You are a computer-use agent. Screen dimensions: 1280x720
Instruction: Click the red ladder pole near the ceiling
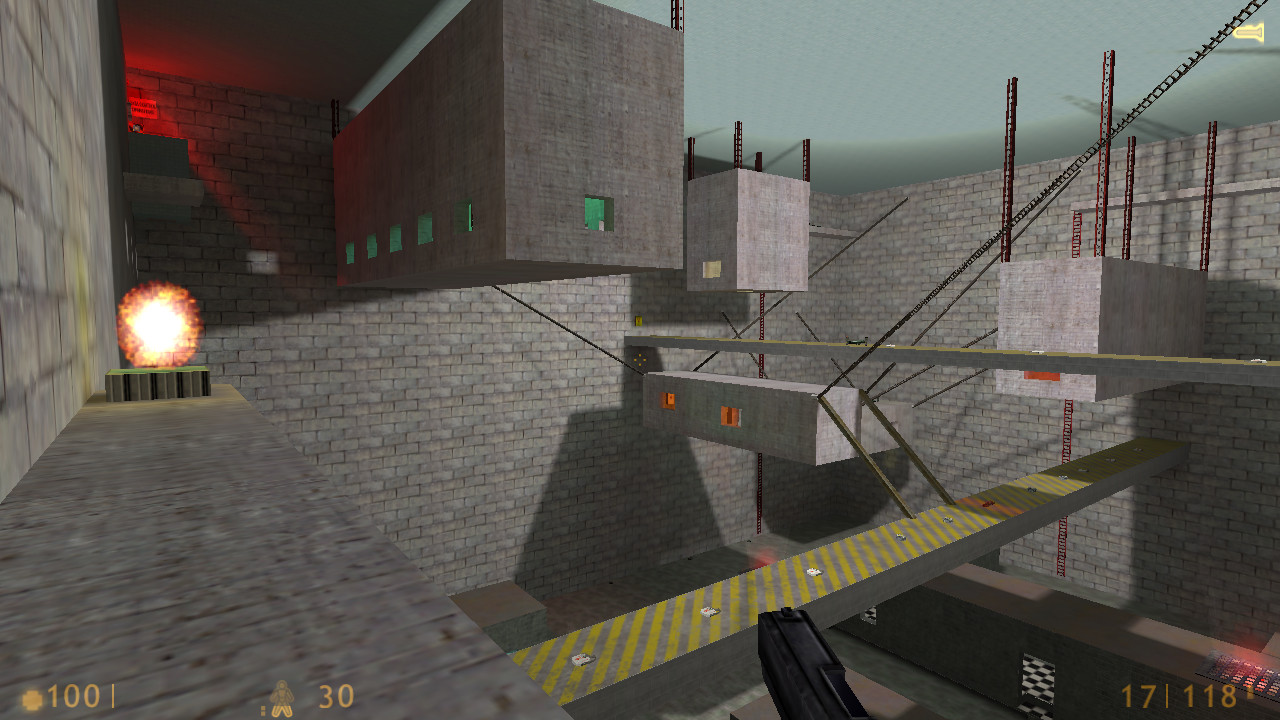click(x=1012, y=120)
